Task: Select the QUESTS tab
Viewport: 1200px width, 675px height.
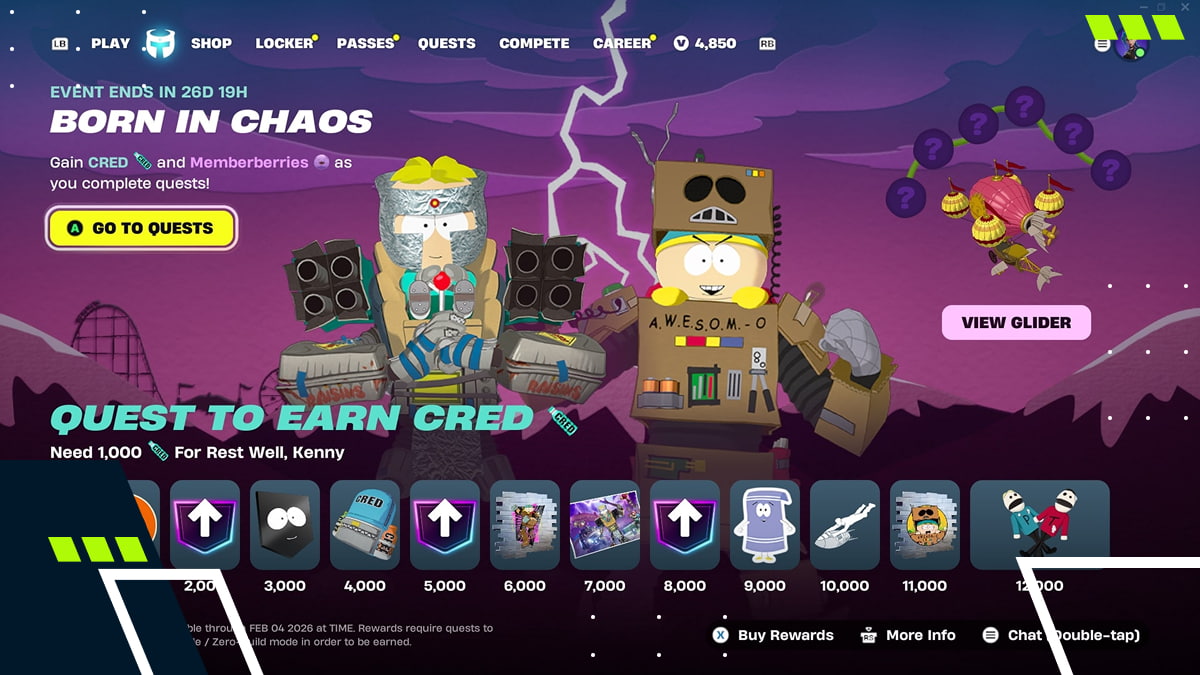Action: pyautogui.click(x=446, y=43)
